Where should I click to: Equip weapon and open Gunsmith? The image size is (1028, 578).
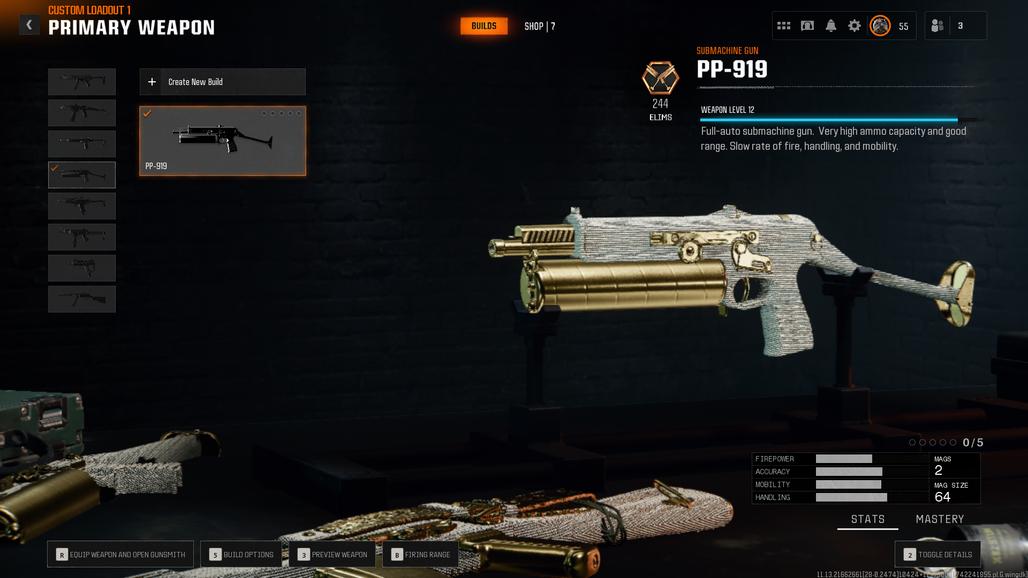[x=121, y=554]
